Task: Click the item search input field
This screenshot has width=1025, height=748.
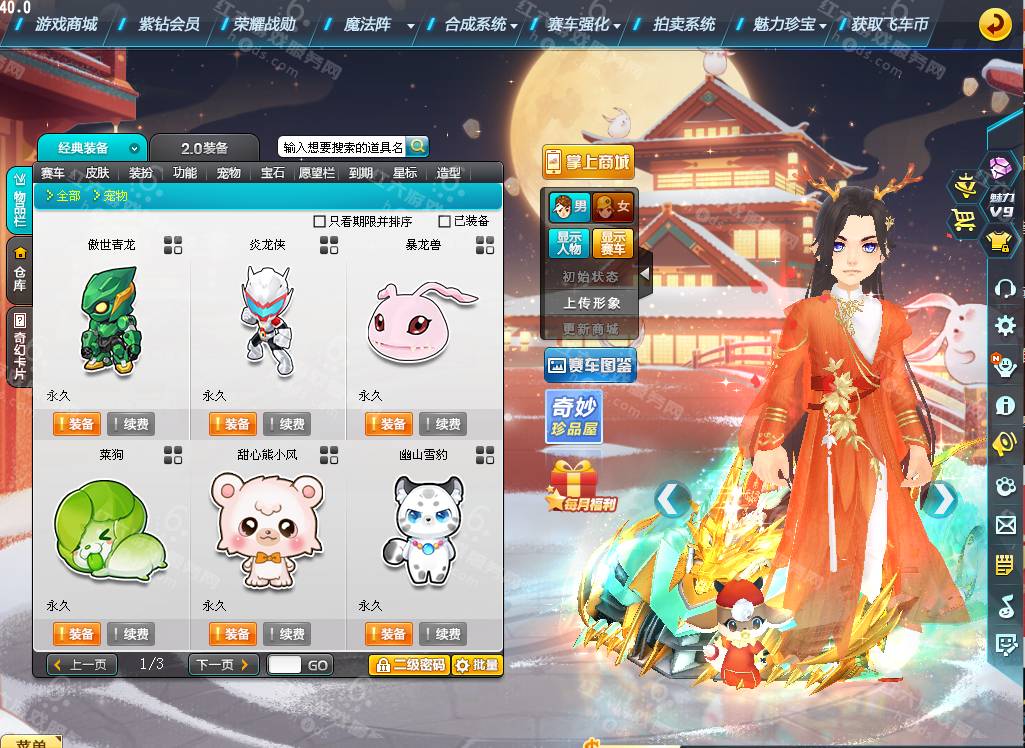Action: (x=342, y=147)
